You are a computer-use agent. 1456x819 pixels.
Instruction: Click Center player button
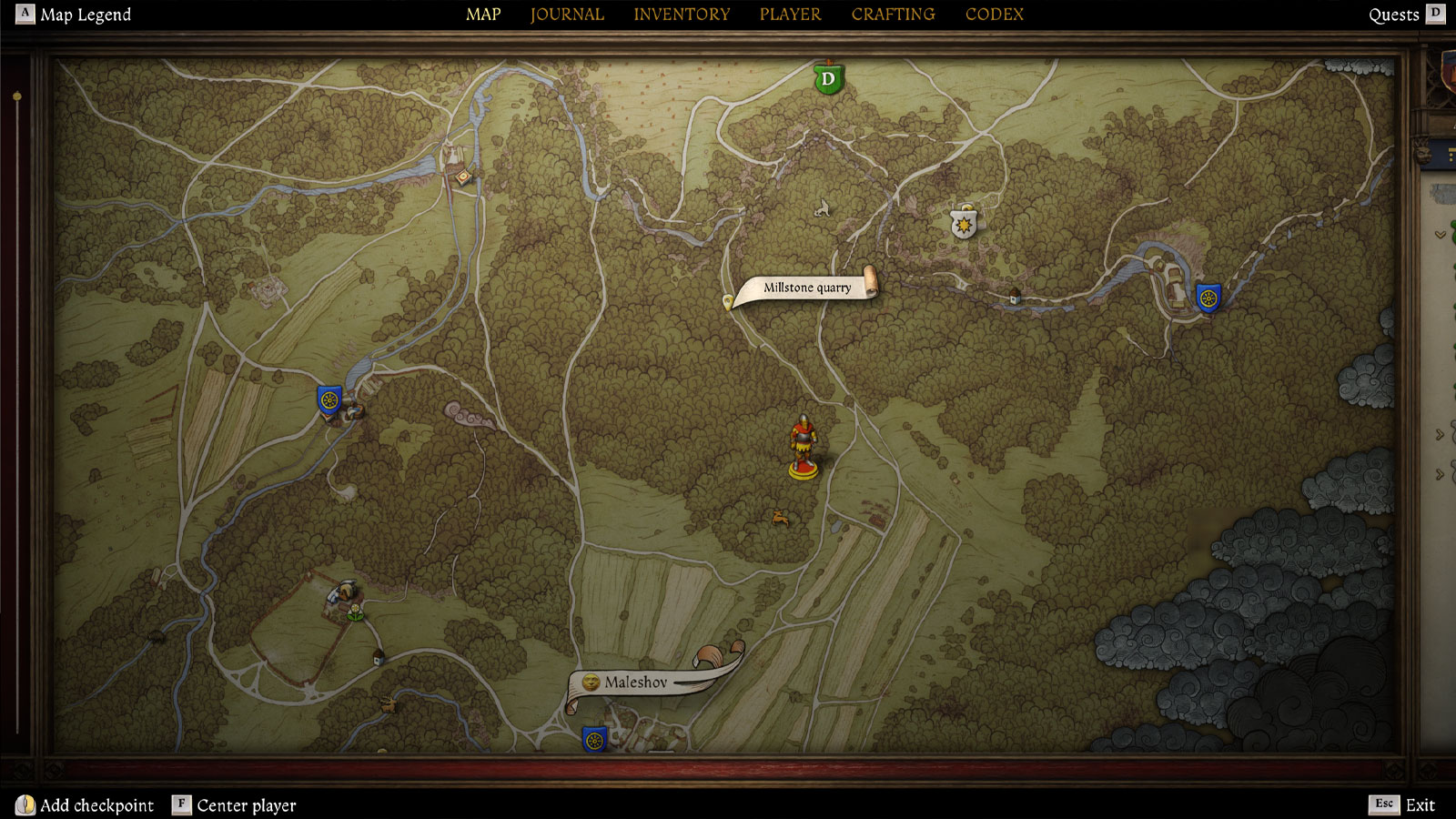coord(235,805)
